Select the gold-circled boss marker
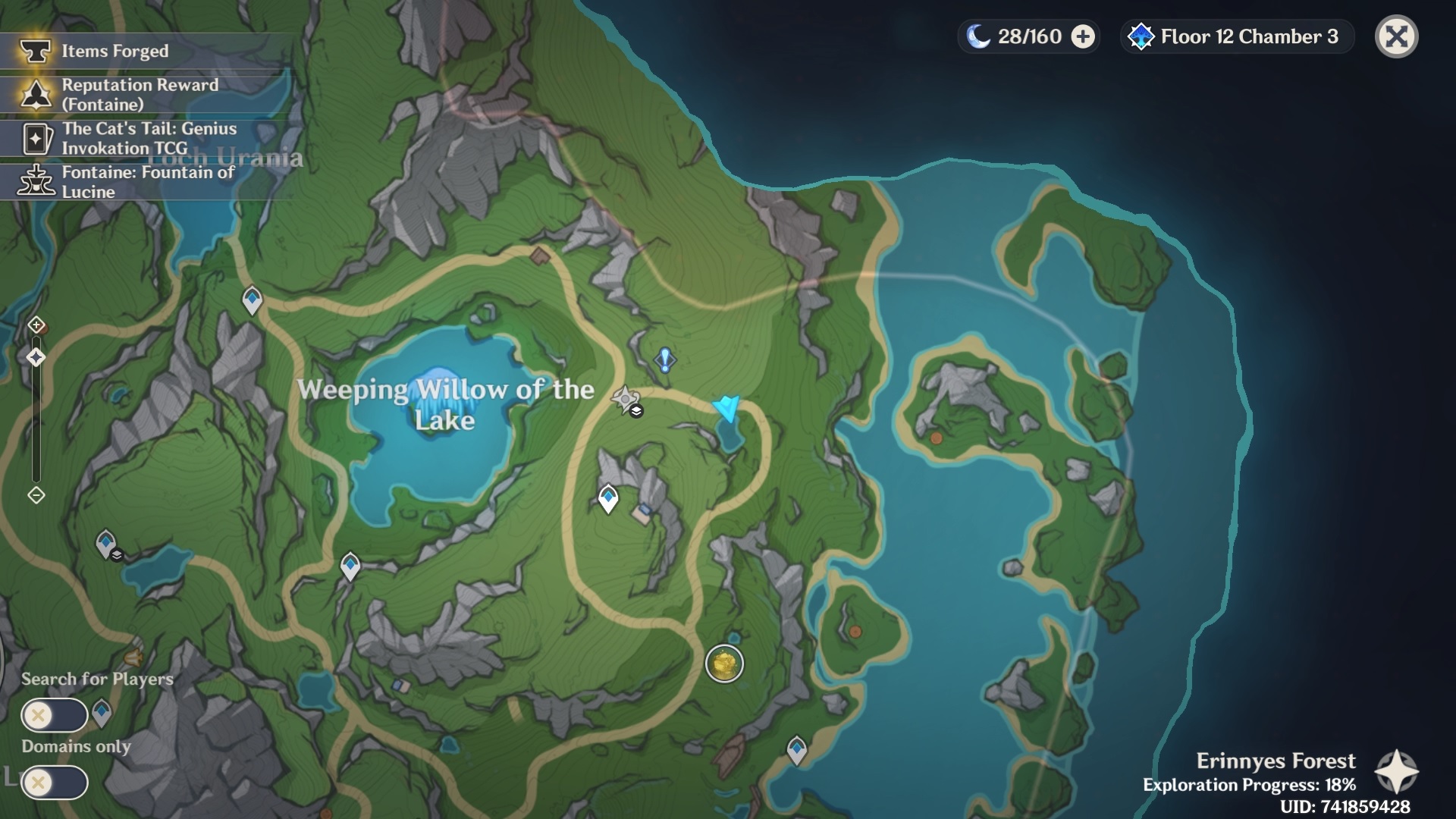1456x819 pixels. tap(724, 664)
